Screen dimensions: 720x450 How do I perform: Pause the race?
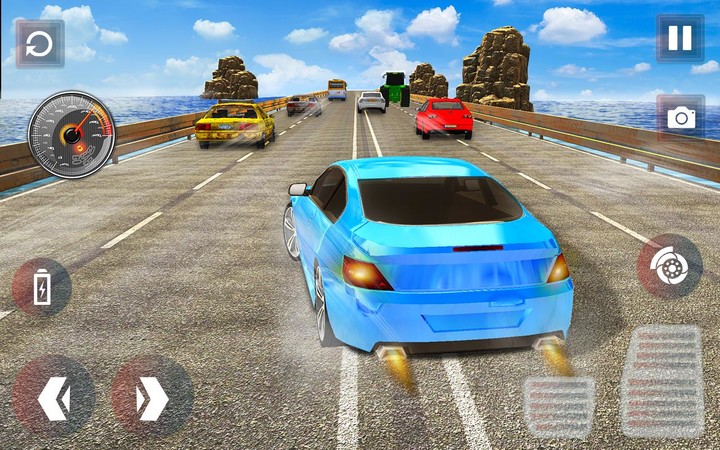[x=680, y=39]
